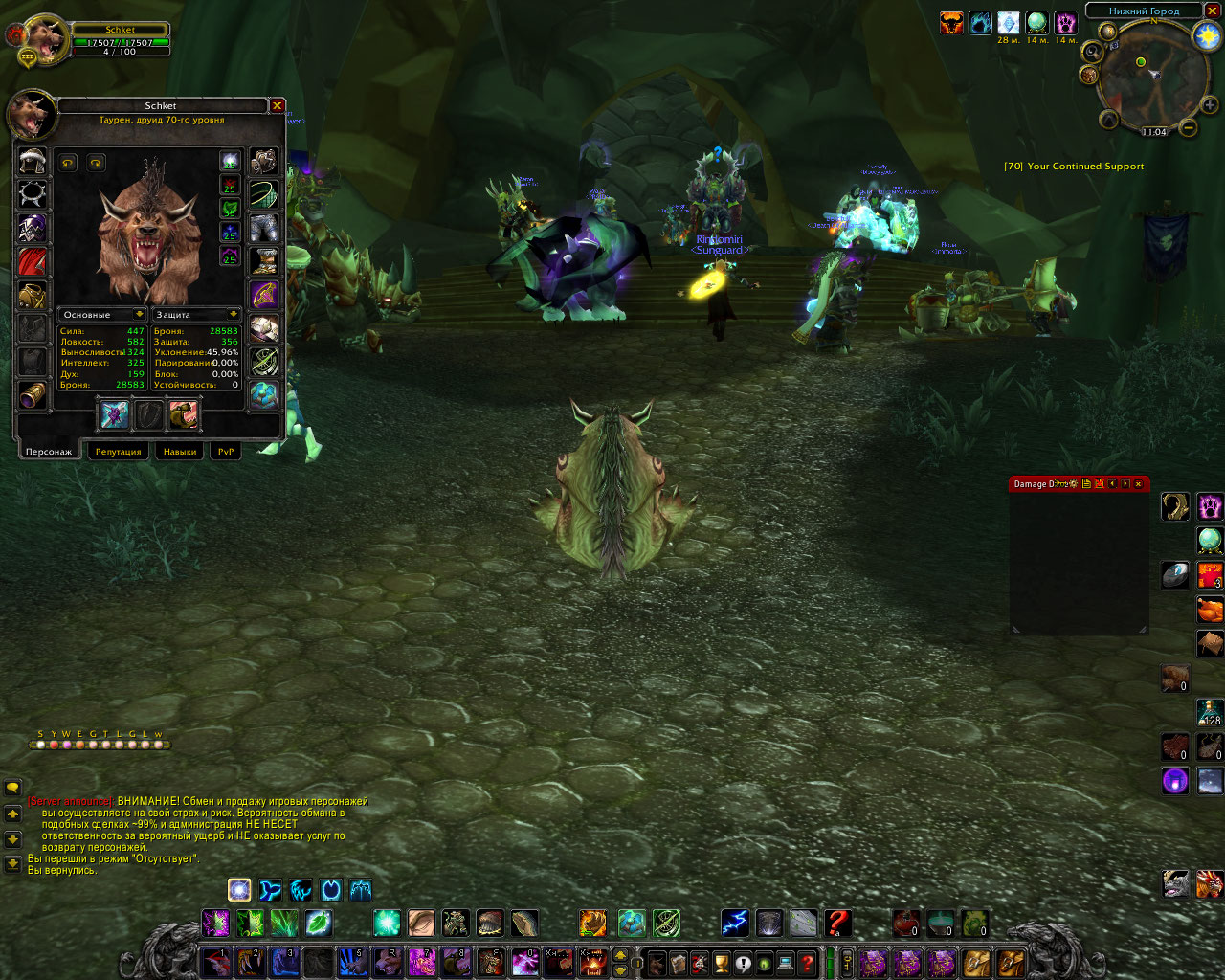Open the Навыки tab
This screenshot has height=980, width=1225.
tap(180, 452)
